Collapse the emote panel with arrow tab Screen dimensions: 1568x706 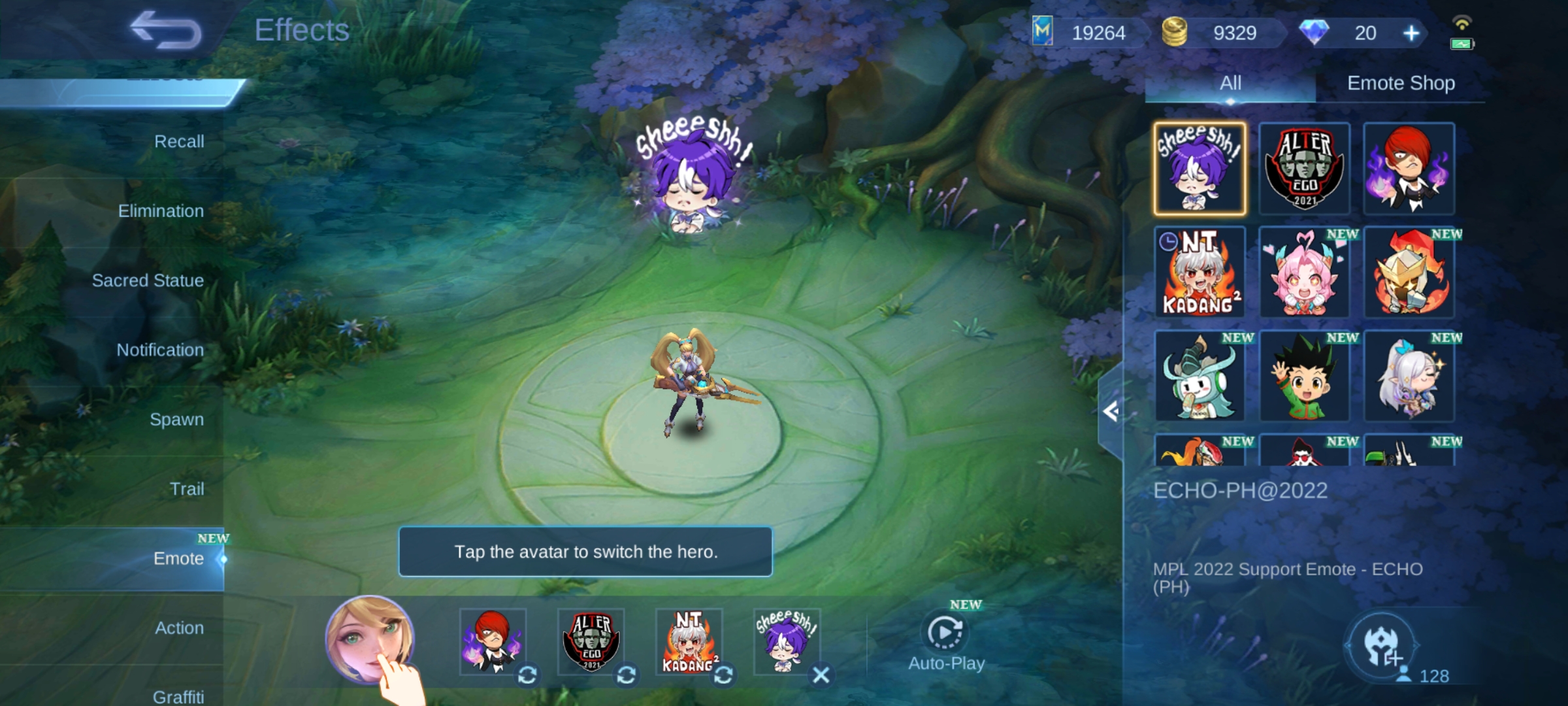pyautogui.click(x=1111, y=412)
